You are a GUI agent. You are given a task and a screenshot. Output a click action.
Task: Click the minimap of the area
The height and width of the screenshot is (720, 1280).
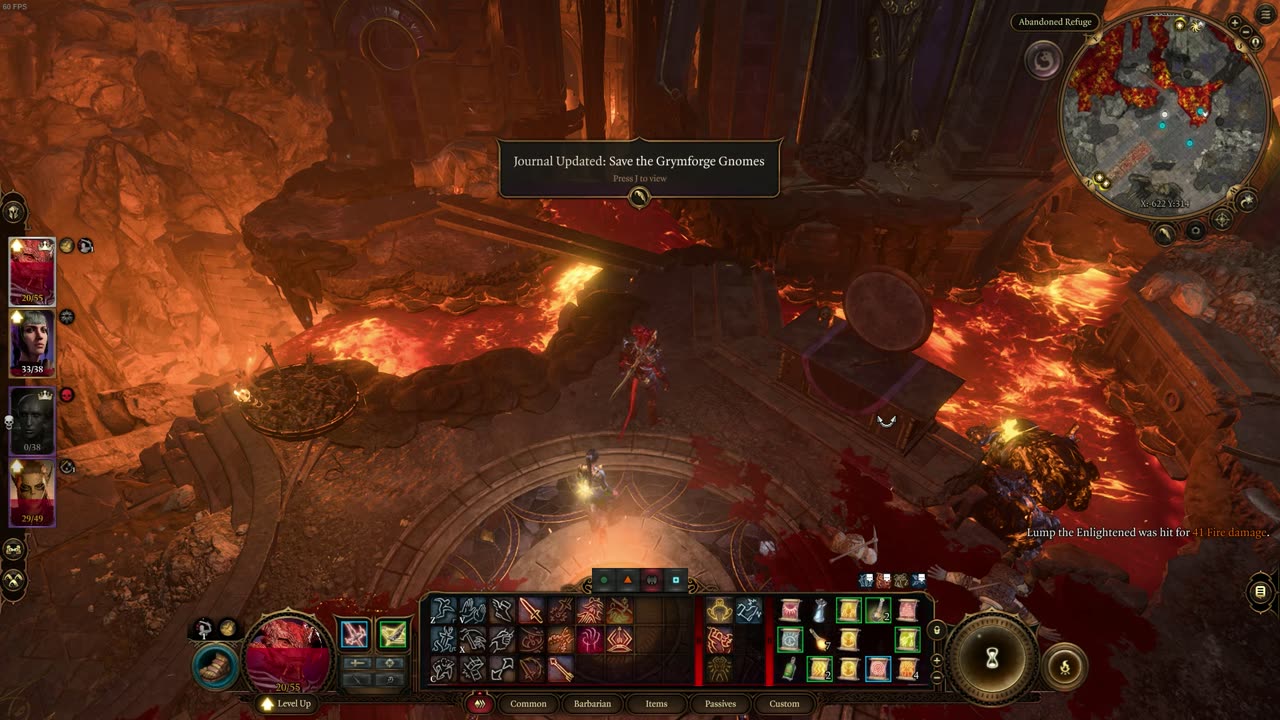point(1163,115)
